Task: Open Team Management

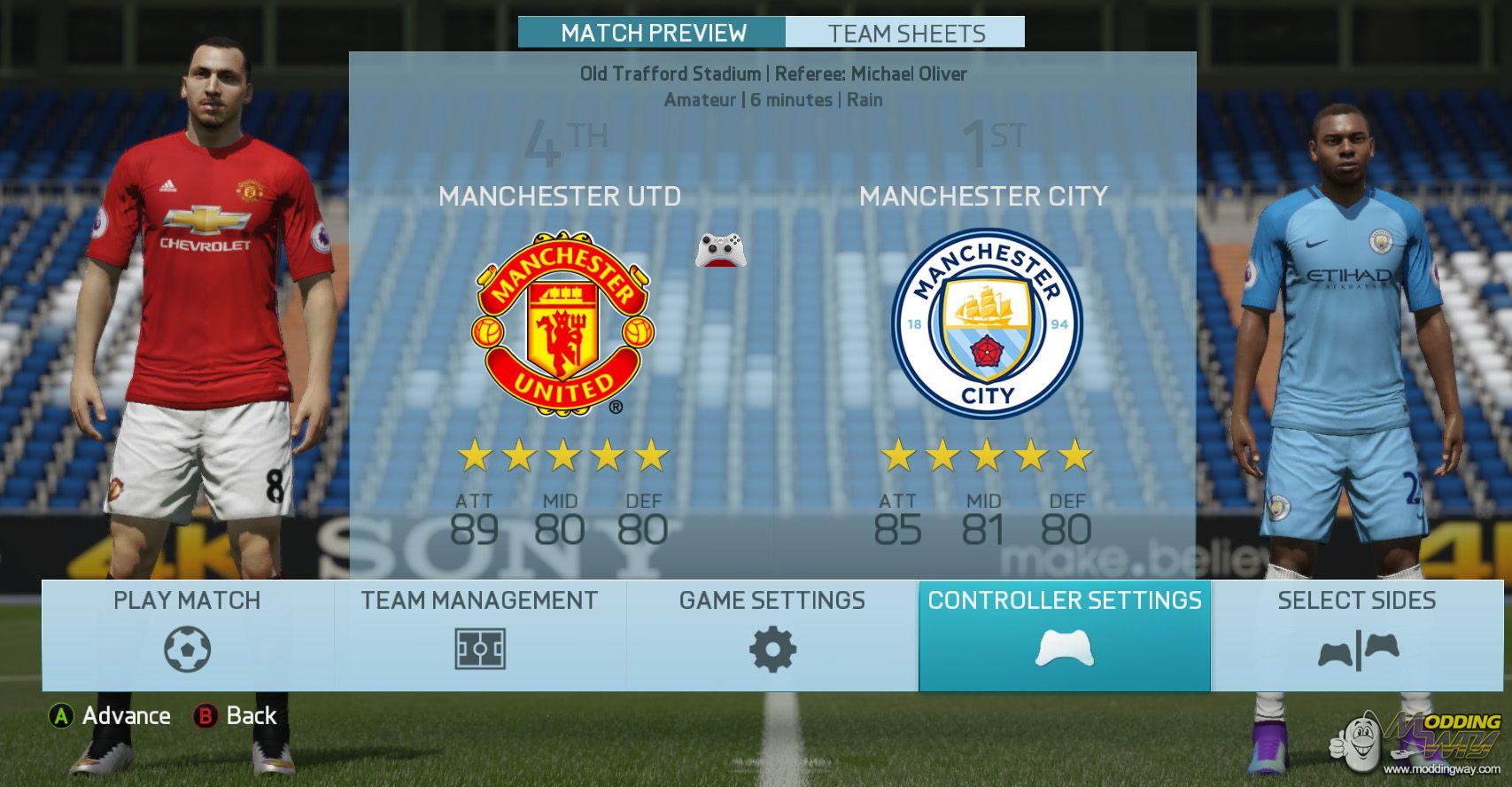Action: (x=480, y=635)
